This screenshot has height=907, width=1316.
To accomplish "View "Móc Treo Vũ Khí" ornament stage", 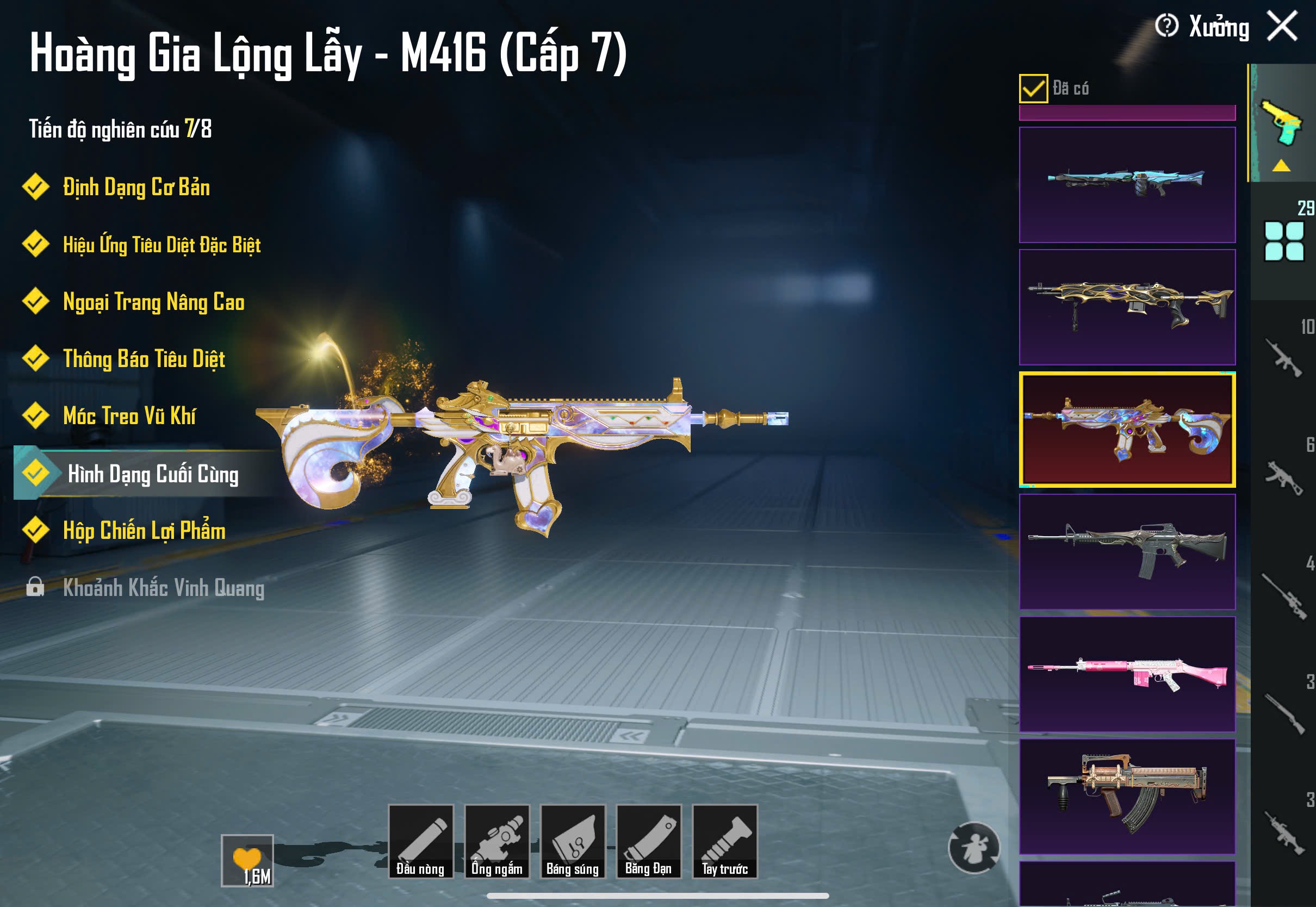I will [x=129, y=416].
